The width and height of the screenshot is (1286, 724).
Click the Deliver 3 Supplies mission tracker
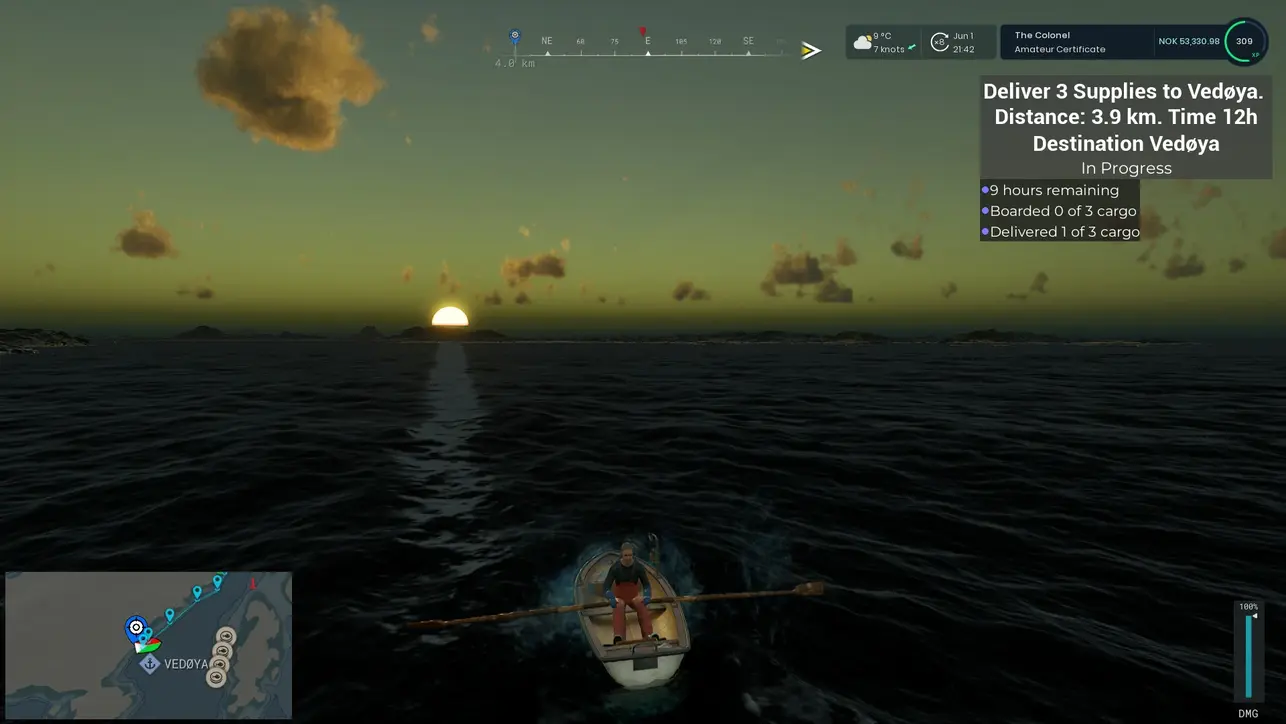coord(1124,129)
